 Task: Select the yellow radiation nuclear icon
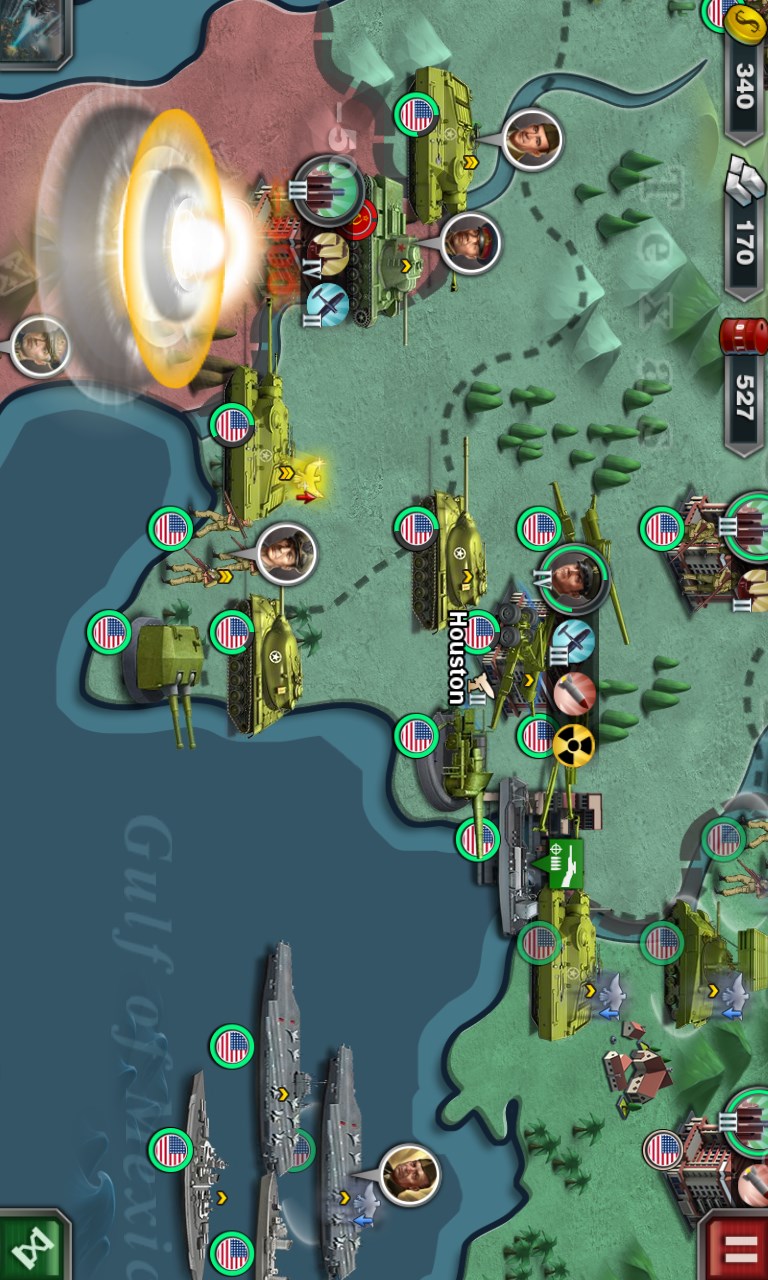pos(573,745)
